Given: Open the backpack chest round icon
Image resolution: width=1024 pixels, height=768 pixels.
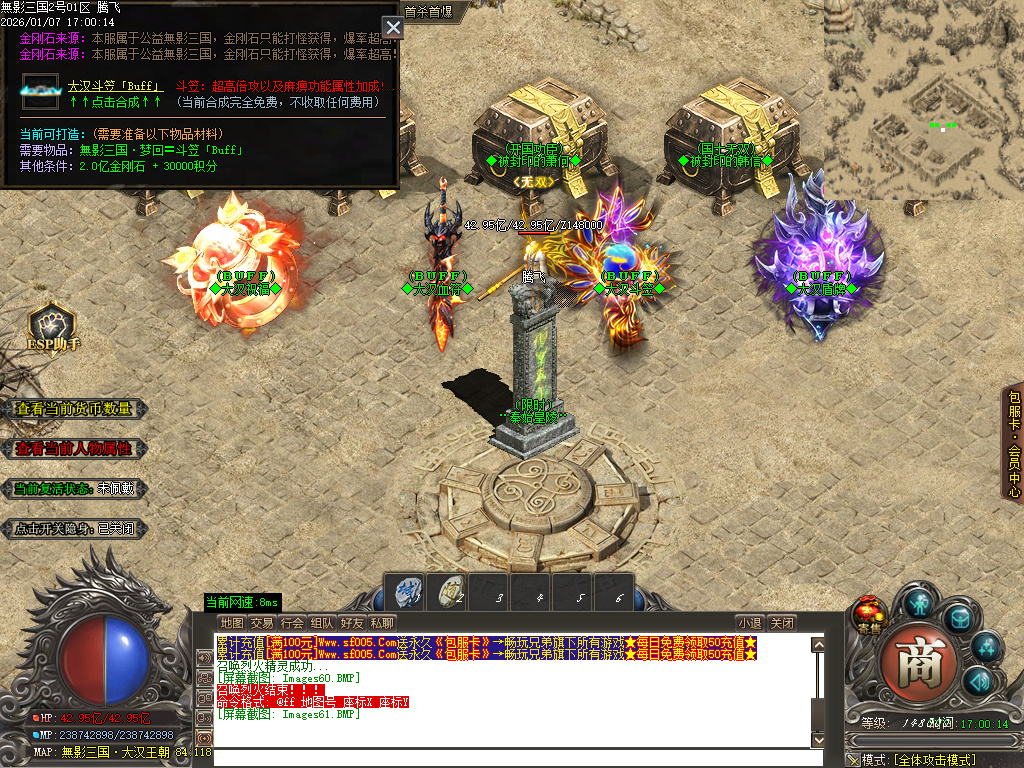Looking at the screenshot, I should pos(960,619).
